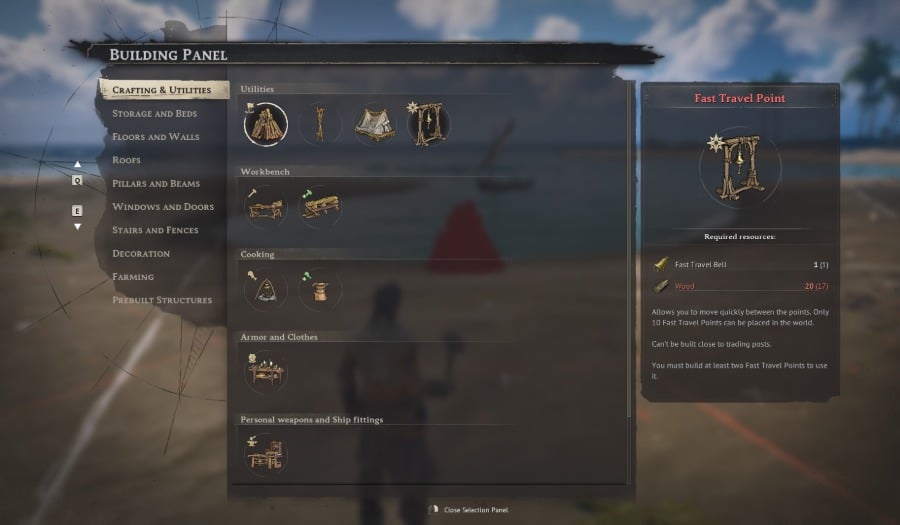Switch to Storage and Beds category
The width and height of the screenshot is (900, 525).
click(x=154, y=114)
